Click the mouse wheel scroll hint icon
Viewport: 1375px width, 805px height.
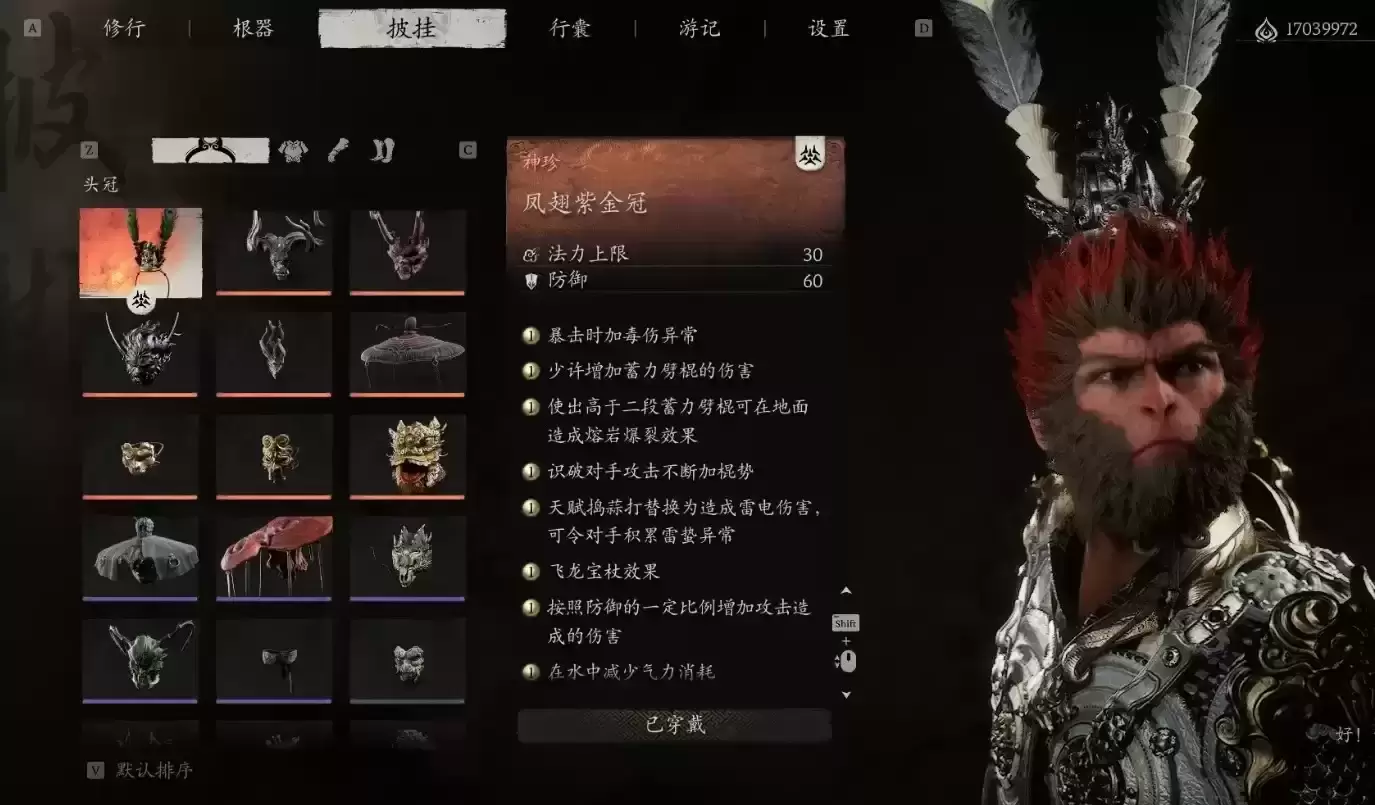[x=848, y=660]
